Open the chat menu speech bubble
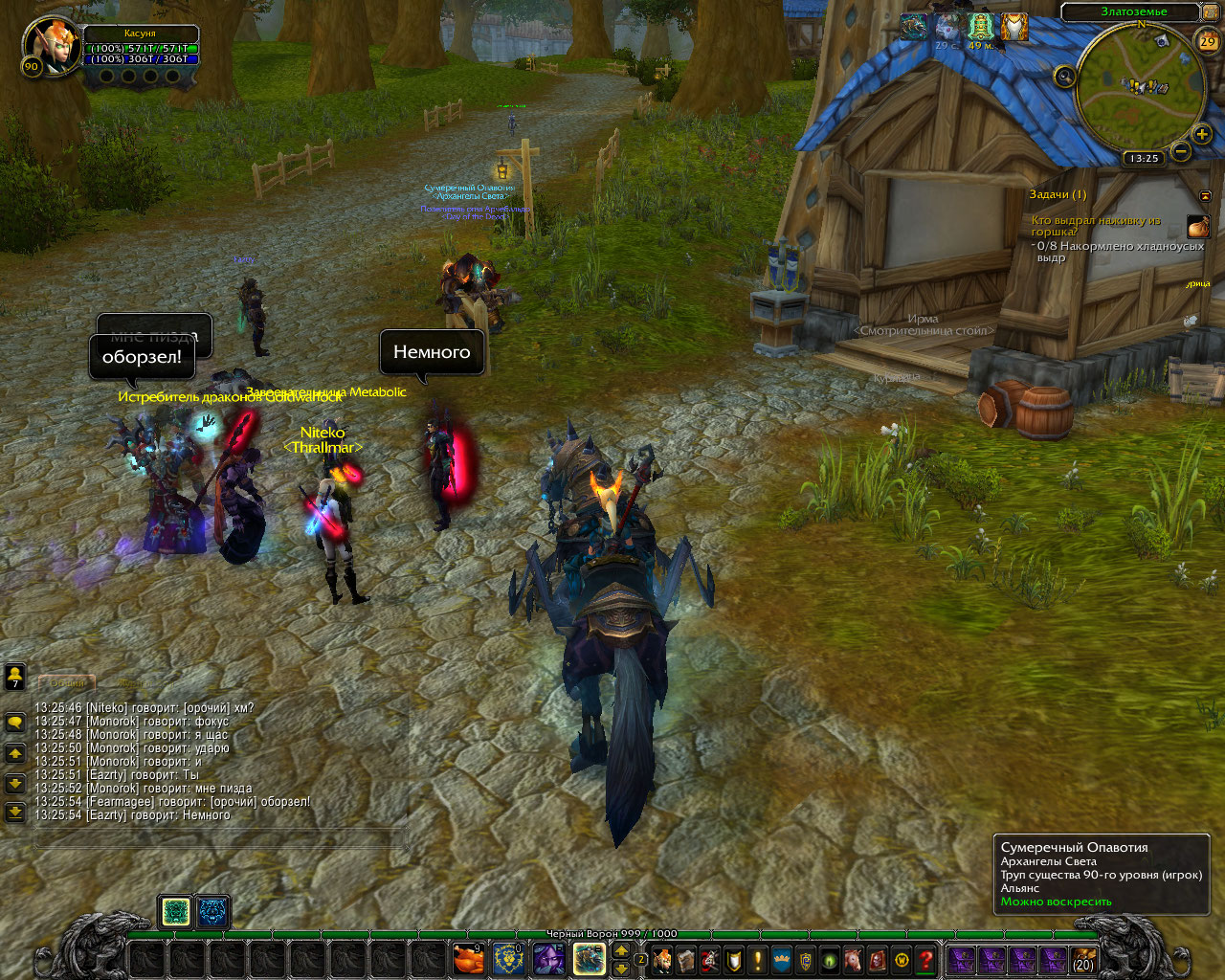This screenshot has height=980, width=1225. (14, 722)
